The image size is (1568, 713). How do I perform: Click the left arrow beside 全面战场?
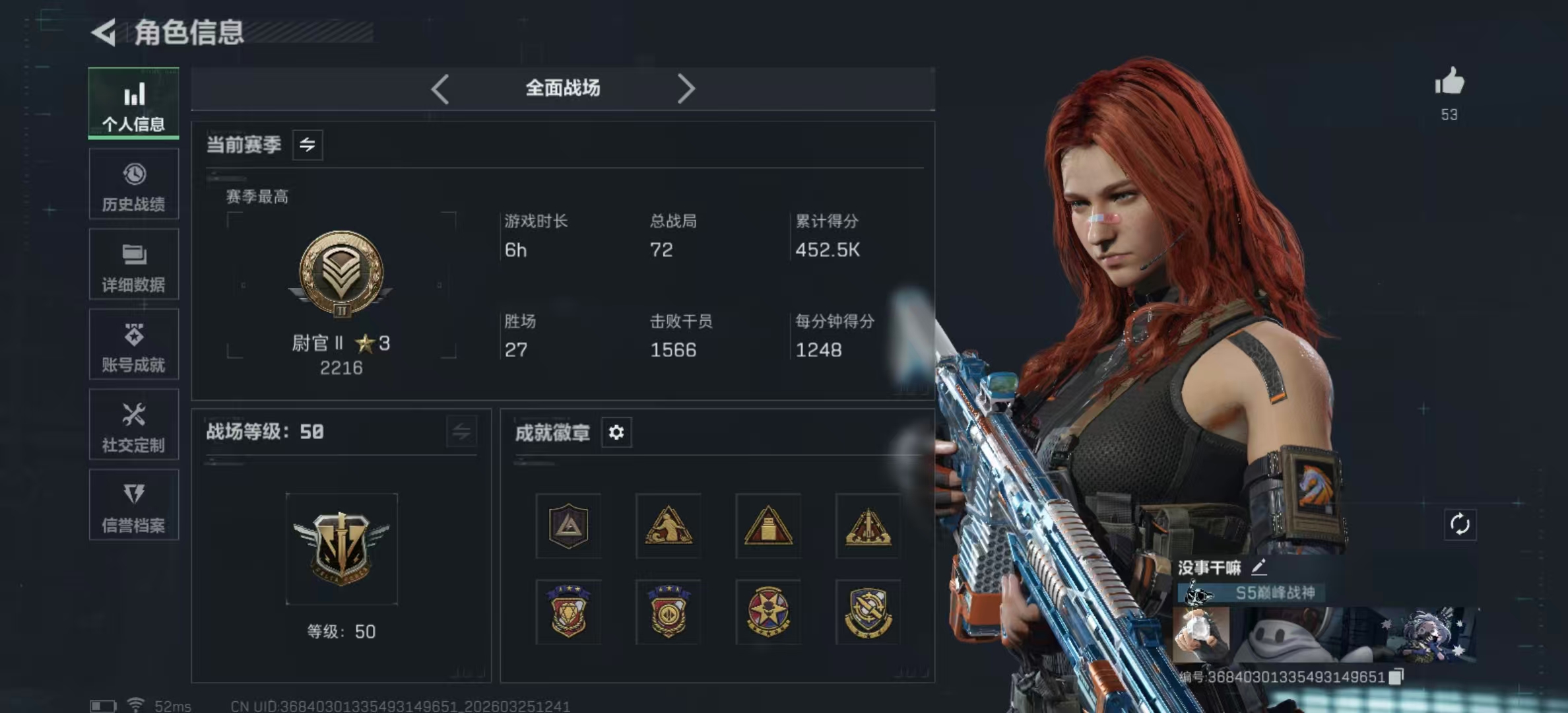[x=440, y=88]
